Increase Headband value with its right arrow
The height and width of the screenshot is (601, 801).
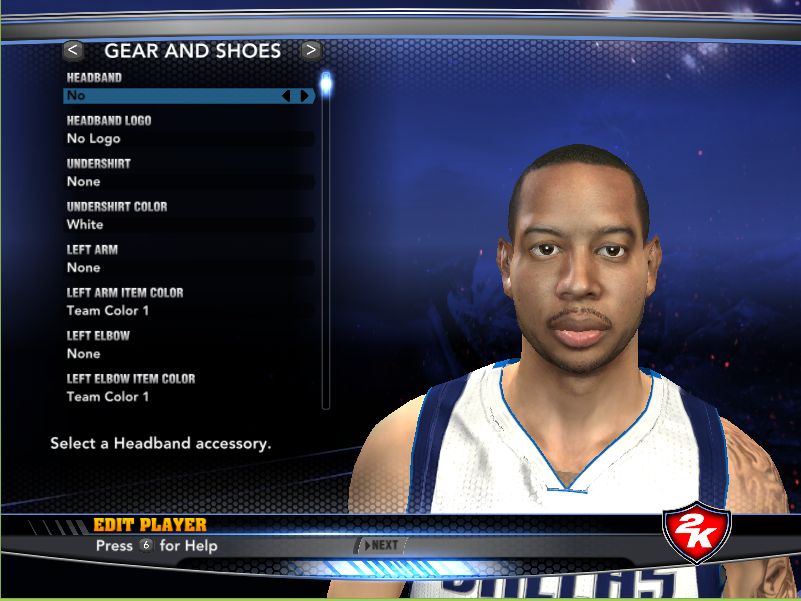304,96
